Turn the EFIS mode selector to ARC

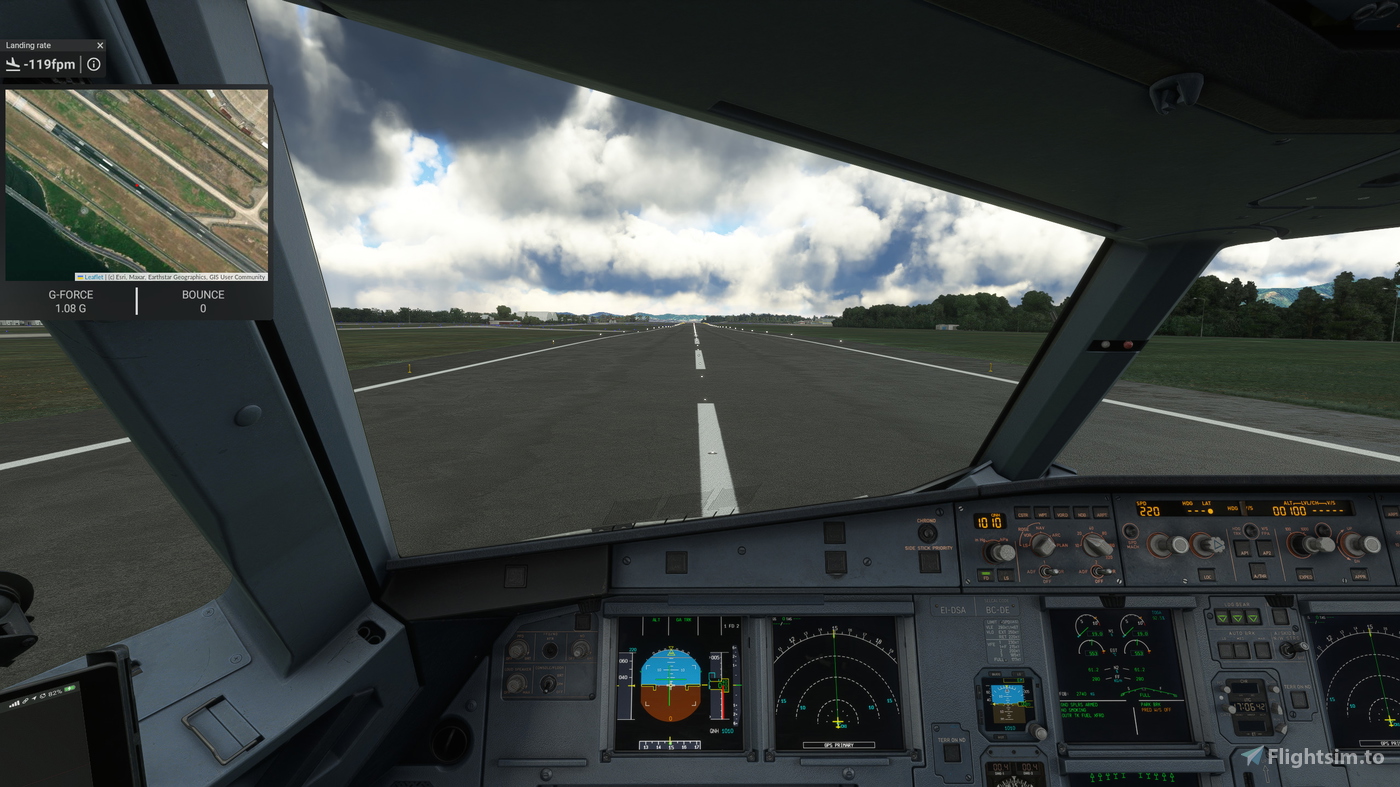[1043, 544]
